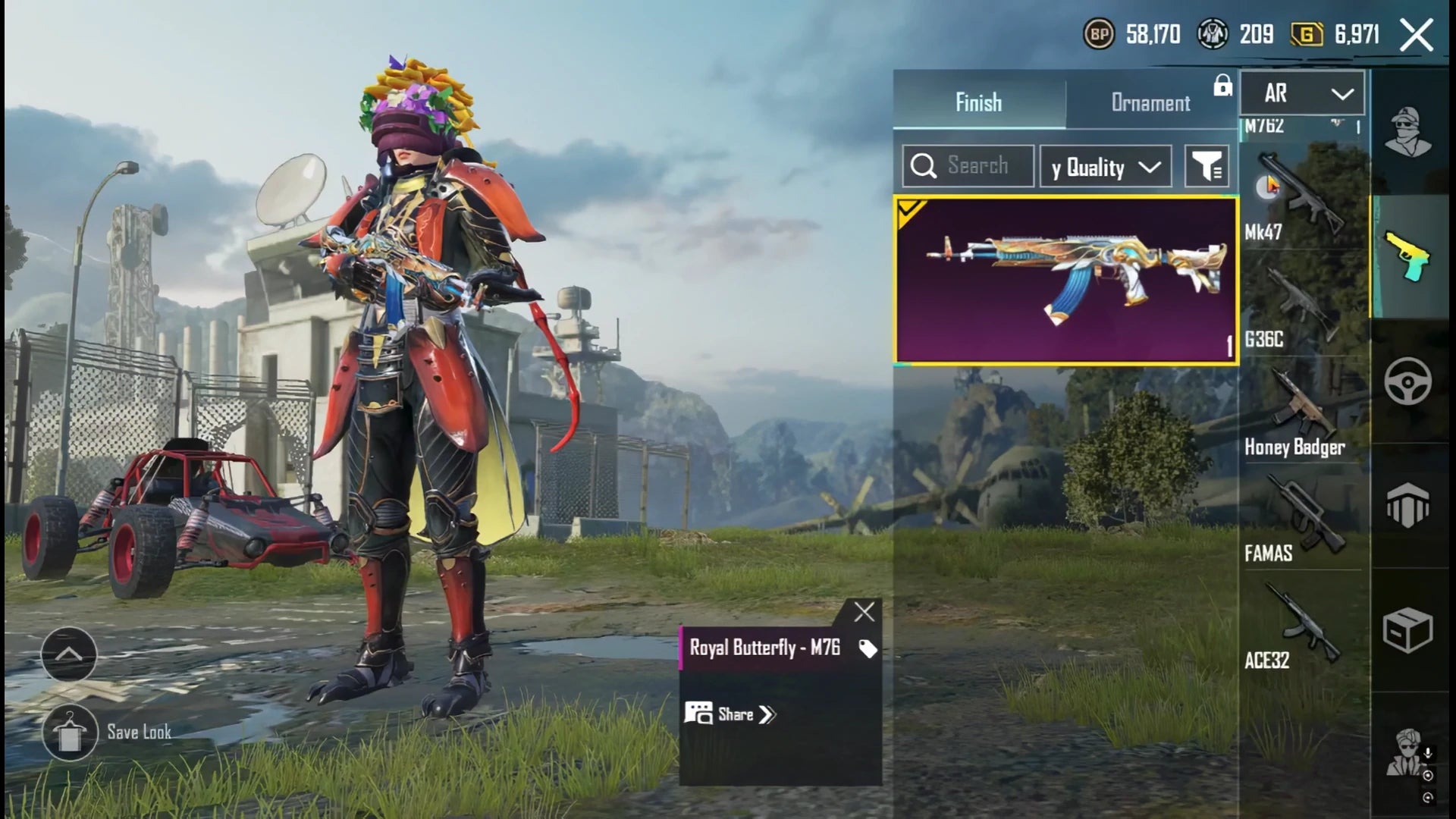This screenshot has width=1456, height=819.
Task: Click the Share button in skin popup
Action: point(733,714)
